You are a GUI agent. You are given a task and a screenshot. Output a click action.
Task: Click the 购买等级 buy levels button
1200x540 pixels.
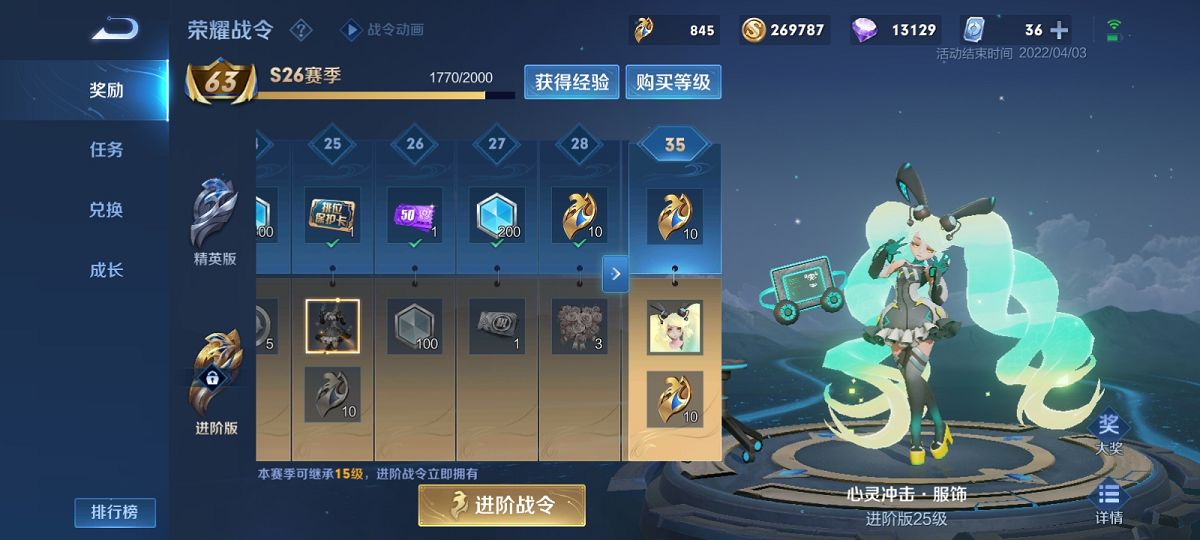coord(673,82)
